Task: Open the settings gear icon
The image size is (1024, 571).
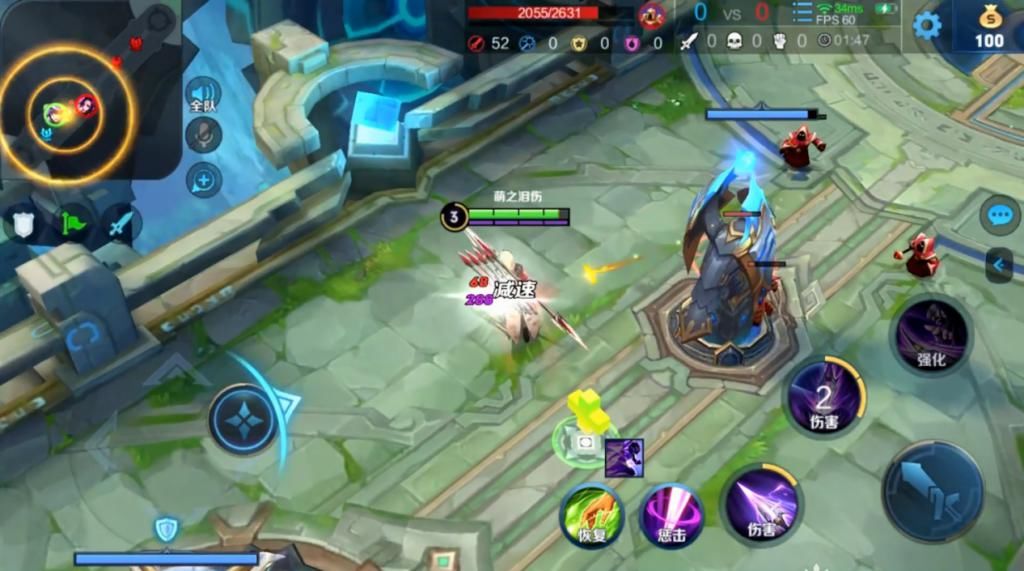Action: pos(927,25)
